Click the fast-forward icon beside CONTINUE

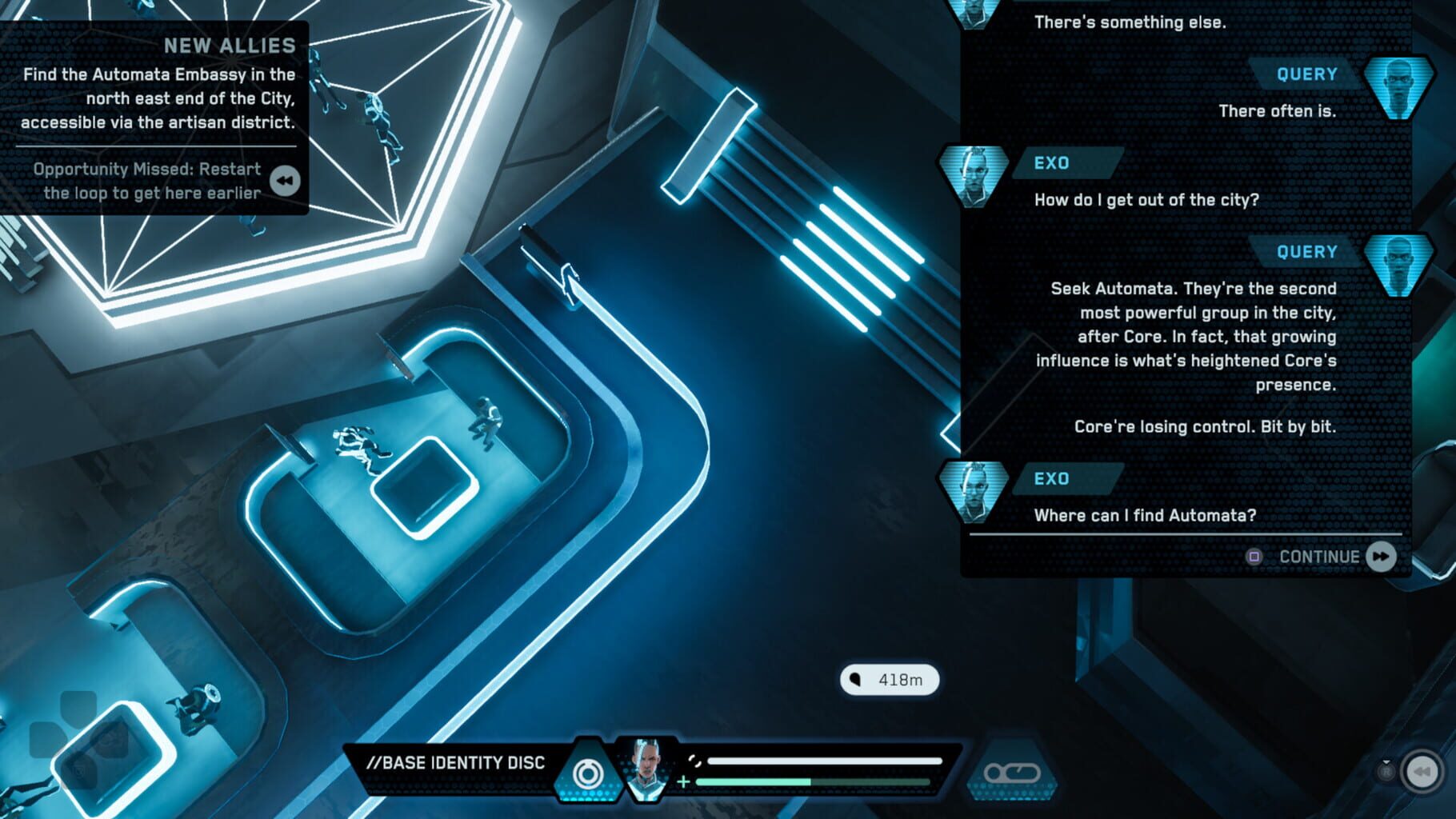tap(1381, 557)
